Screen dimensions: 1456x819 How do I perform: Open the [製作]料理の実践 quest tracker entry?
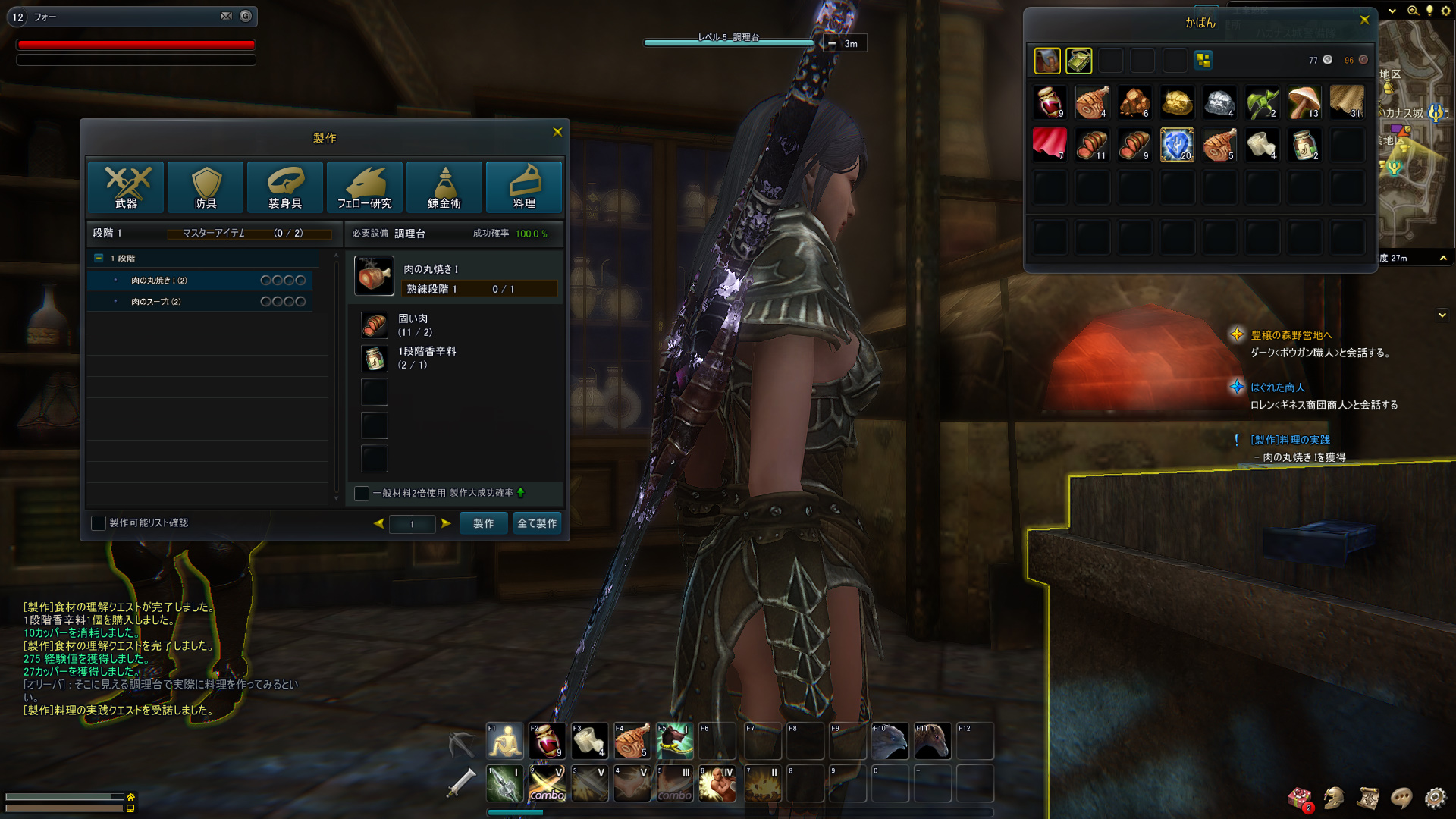(x=1290, y=440)
